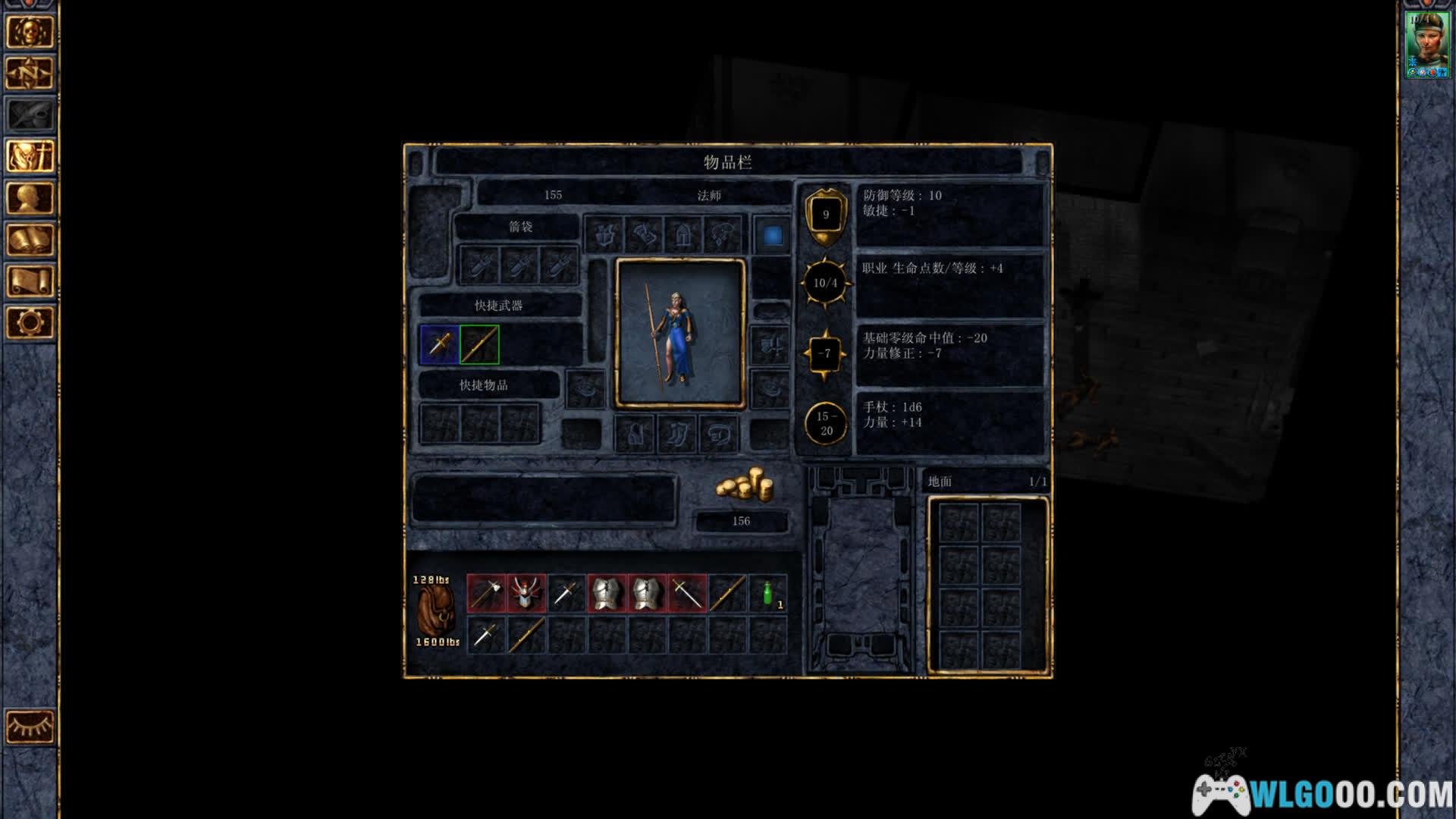Image resolution: width=1456 pixels, height=819 pixels.
Task: Select the long sword in the backpack
Action: pyautogui.click(x=687, y=593)
